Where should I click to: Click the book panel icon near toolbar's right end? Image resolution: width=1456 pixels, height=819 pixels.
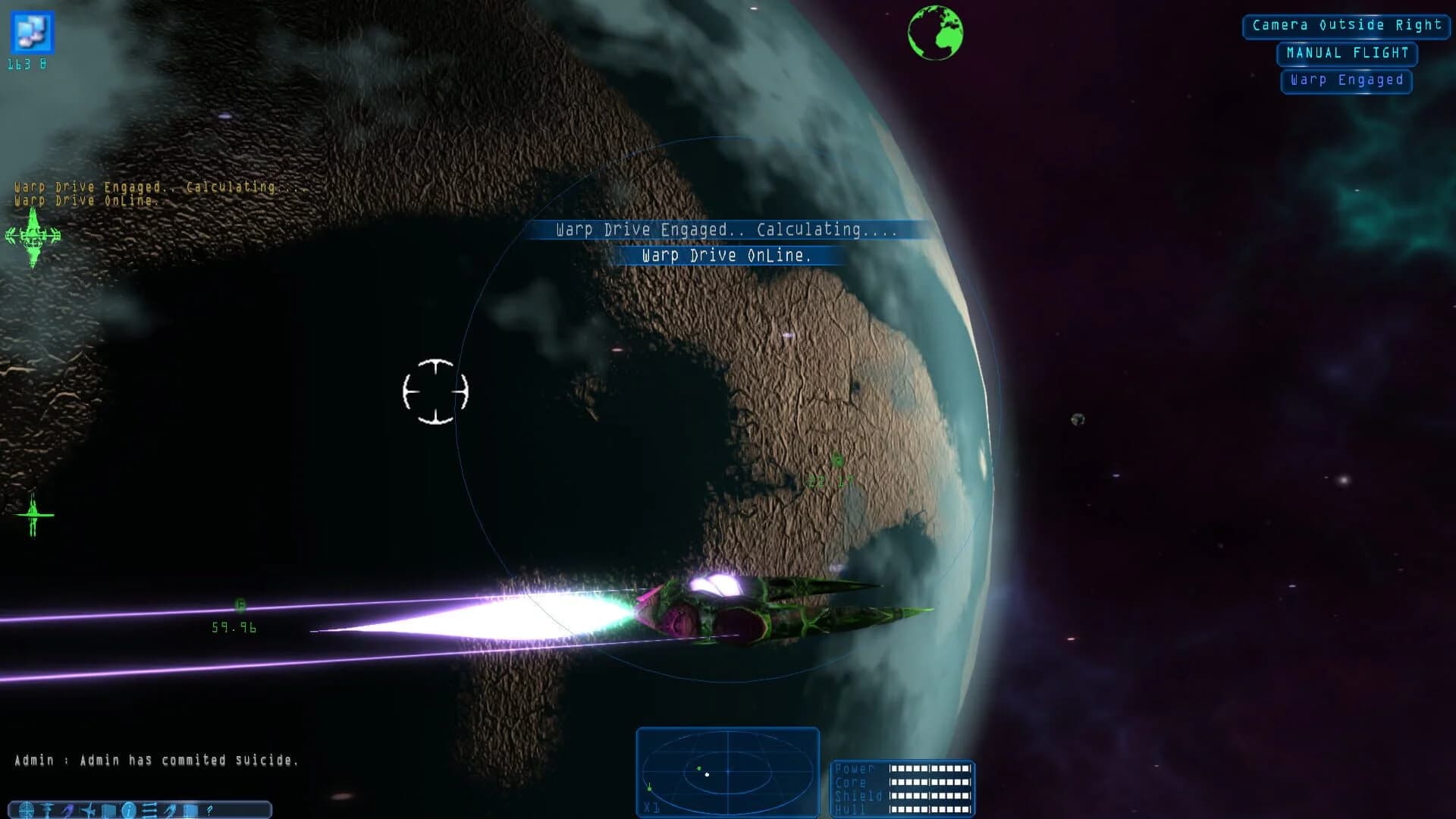pos(190,810)
